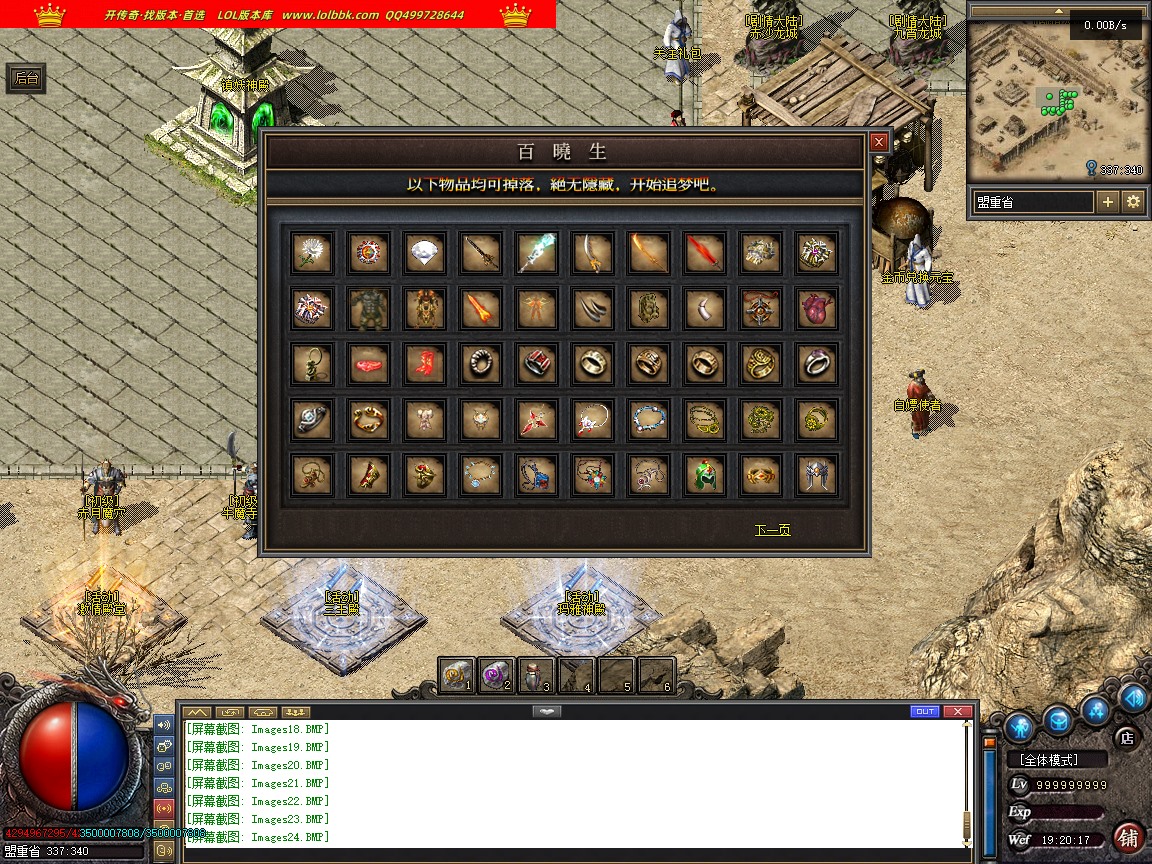1152x864 pixels.
Task: Select the white flower item slot
Action: (312, 253)
